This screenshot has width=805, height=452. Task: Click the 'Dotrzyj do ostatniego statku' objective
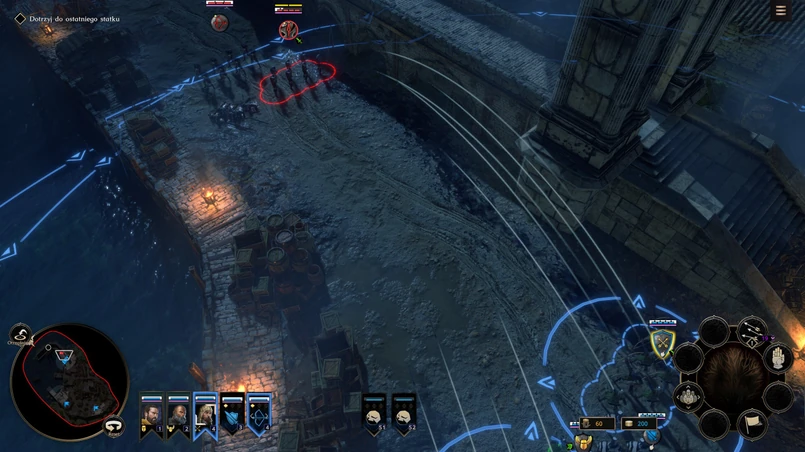tap(74, 19)
